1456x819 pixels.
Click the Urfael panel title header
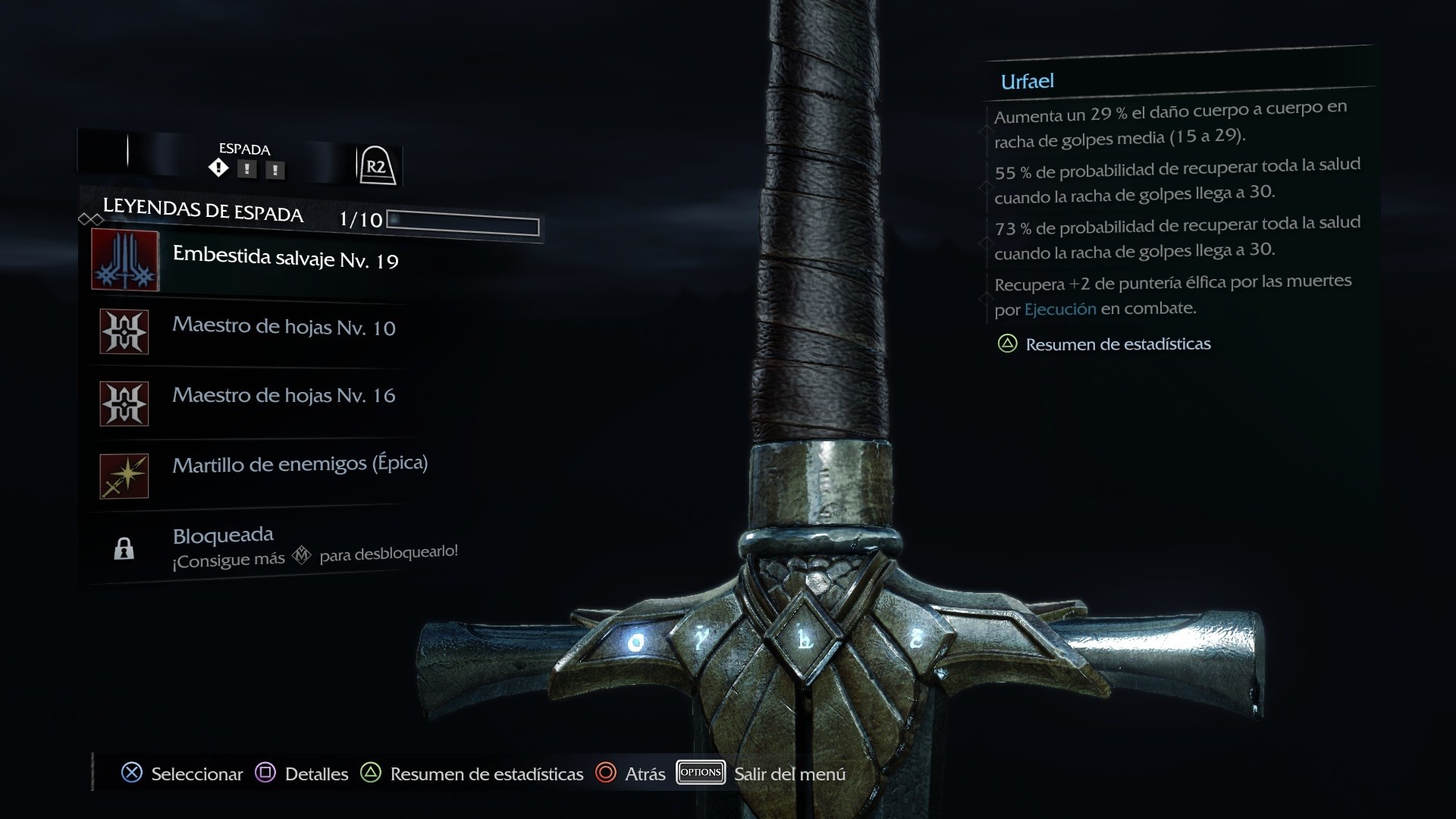click(x=1028, y=81)
